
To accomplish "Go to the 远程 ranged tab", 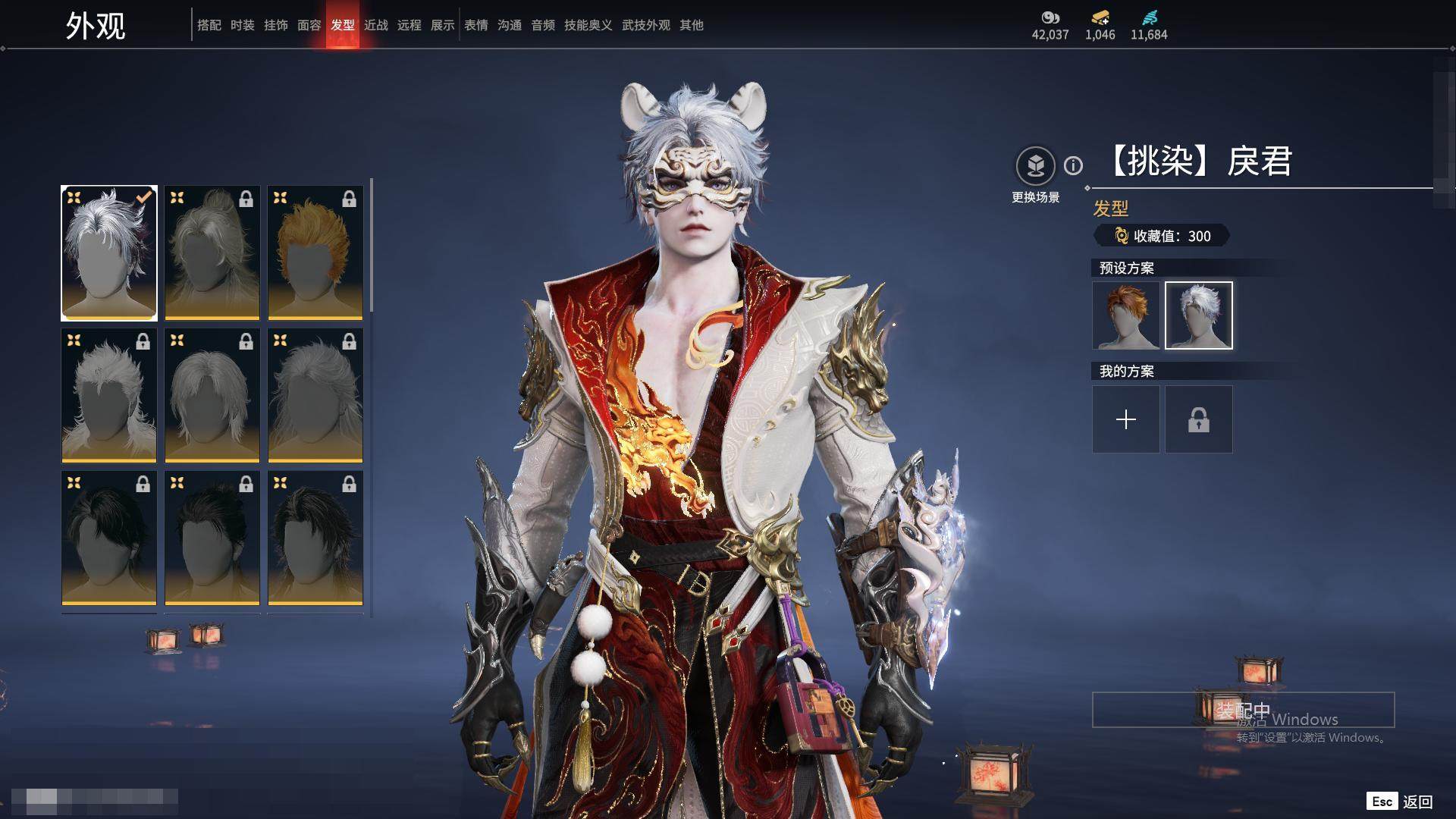I will [x=409, y=25].
